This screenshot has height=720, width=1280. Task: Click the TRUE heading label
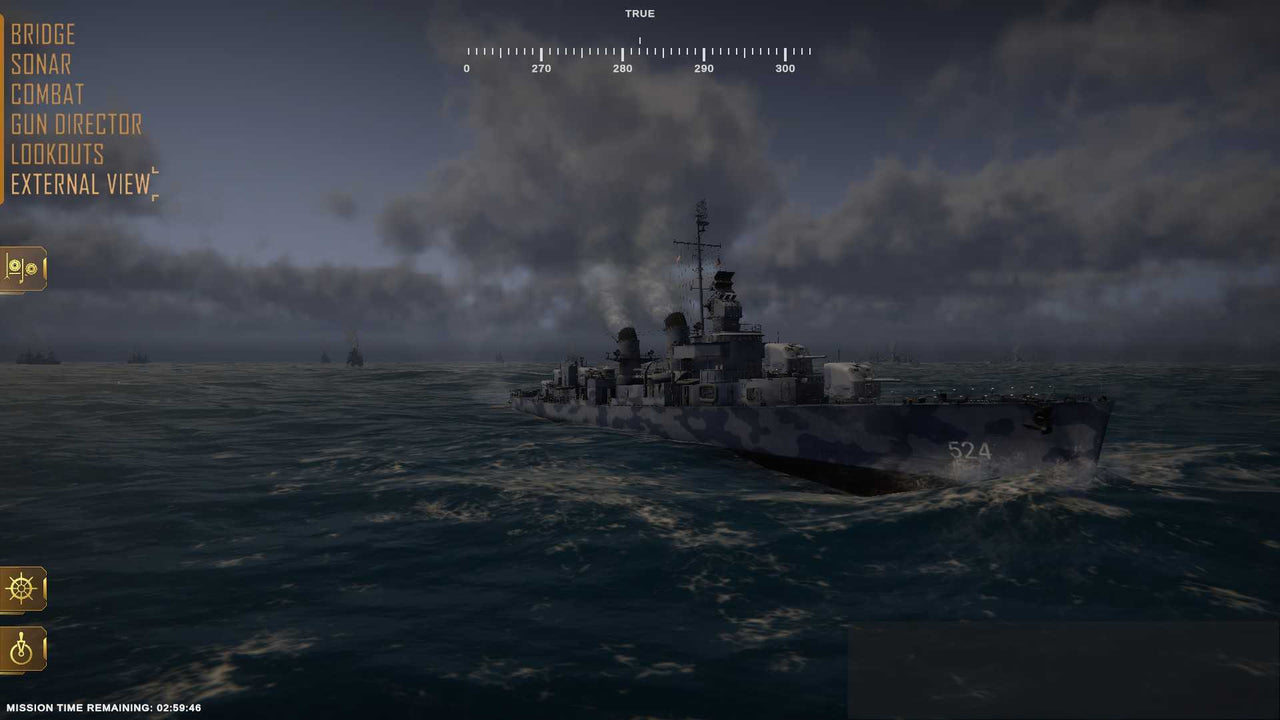point(640,13)
